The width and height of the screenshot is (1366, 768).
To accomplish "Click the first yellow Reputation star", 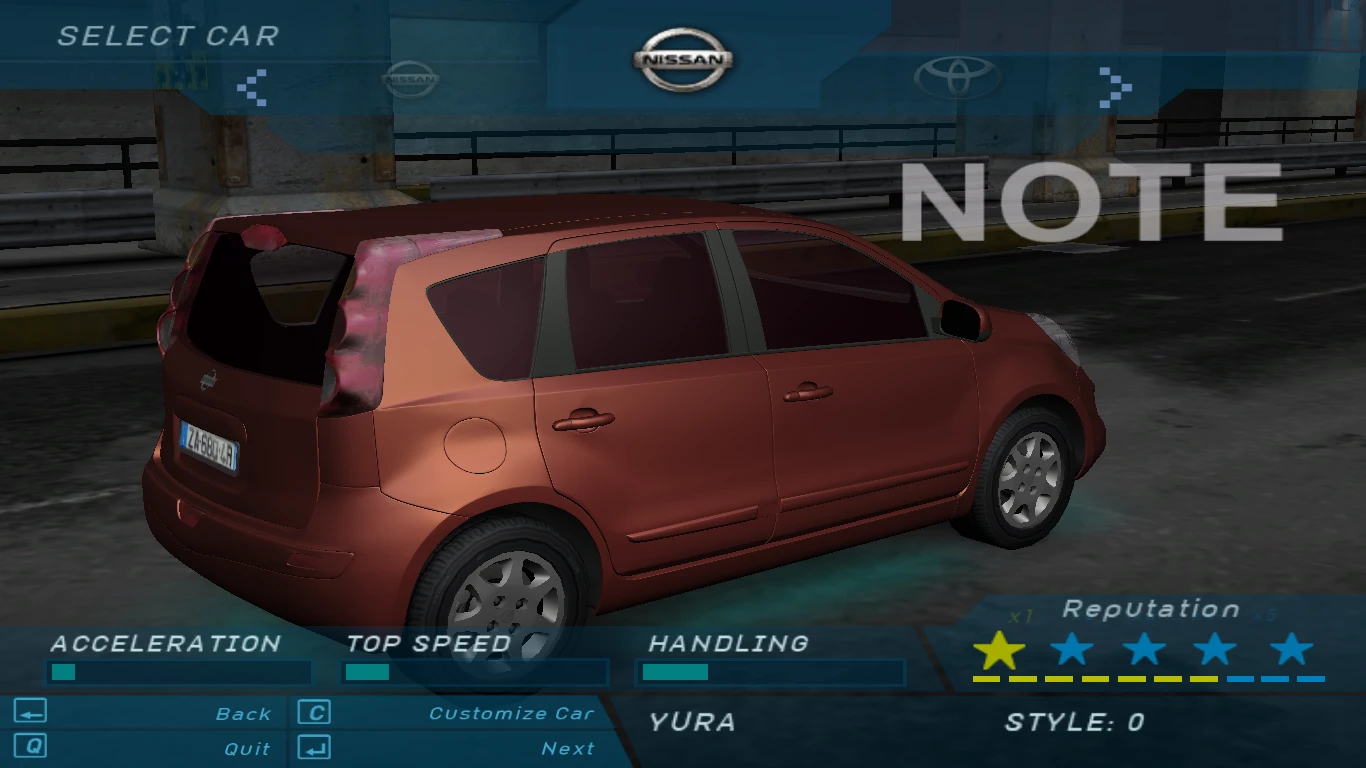I will [x=1000, y=651].
